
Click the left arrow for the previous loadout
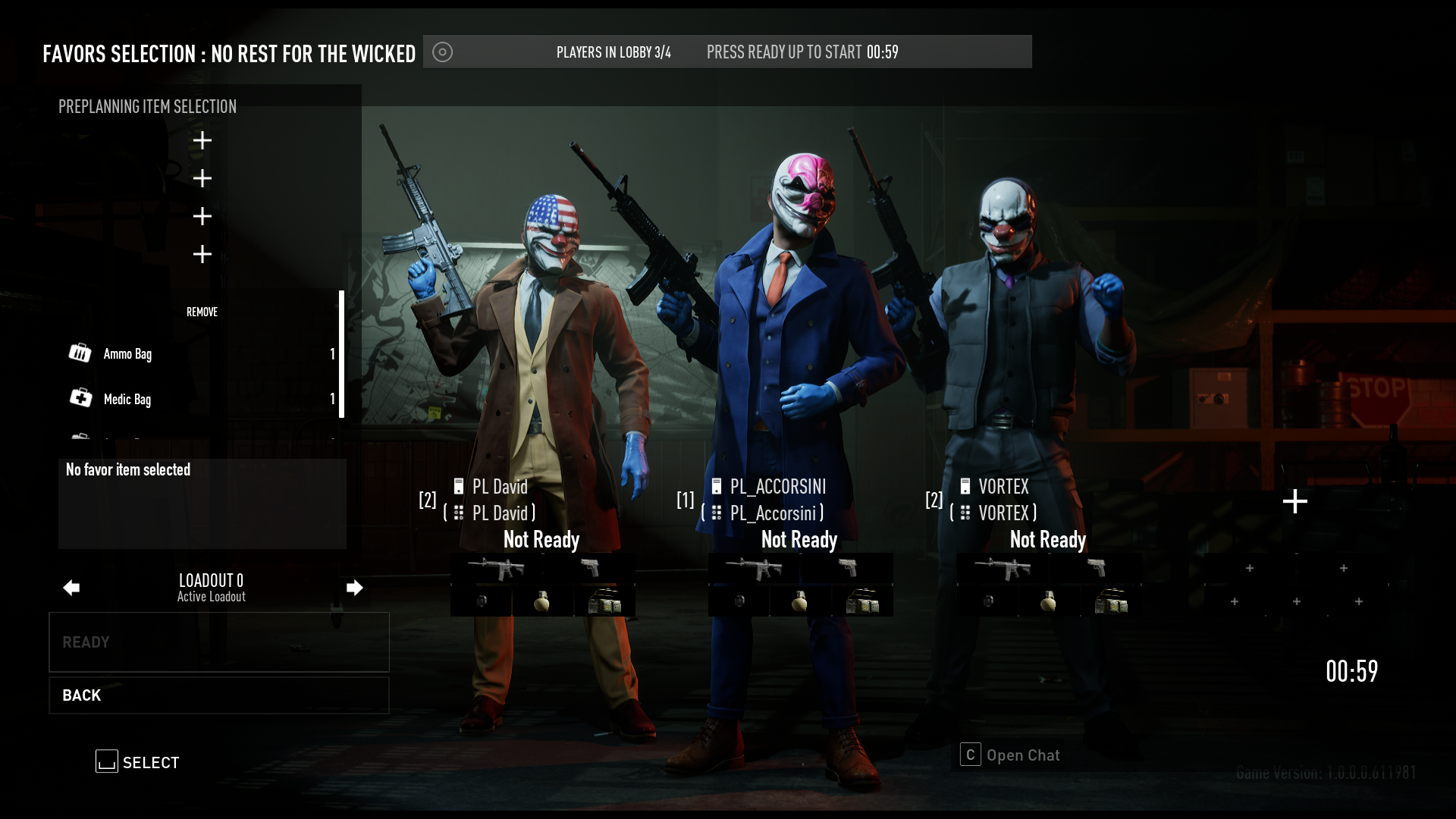[71, 588]
